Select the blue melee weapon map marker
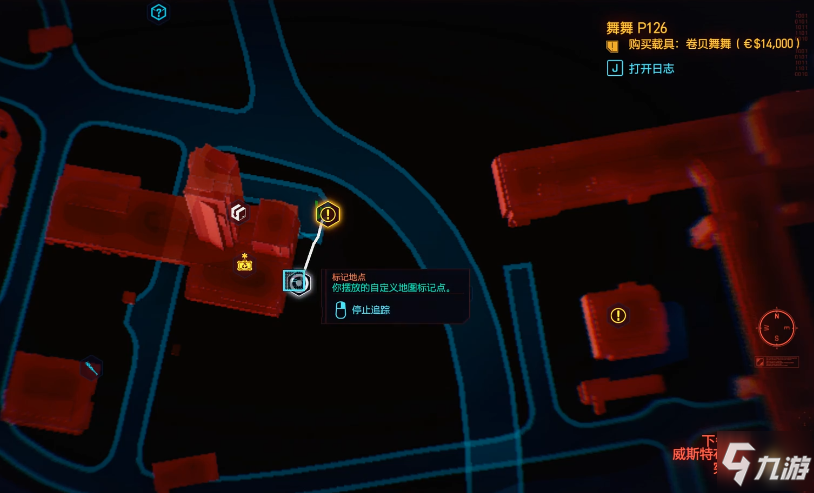This screenshot has height=493, width=814. tap(92, 368)
